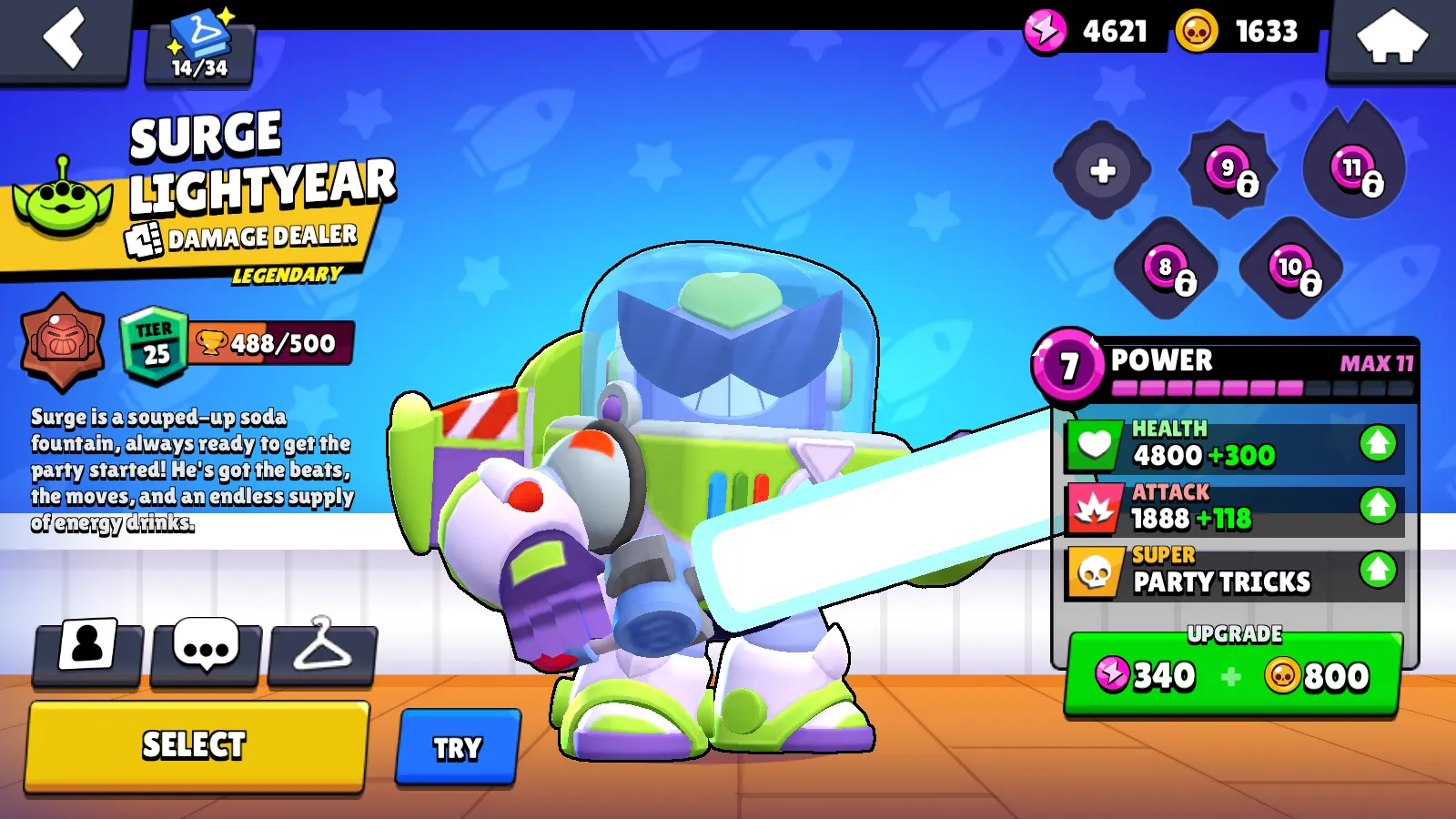Select the locked level 8 gear slot
The width and height of the screenshot is (1456, 819).
pos(1165,268)
